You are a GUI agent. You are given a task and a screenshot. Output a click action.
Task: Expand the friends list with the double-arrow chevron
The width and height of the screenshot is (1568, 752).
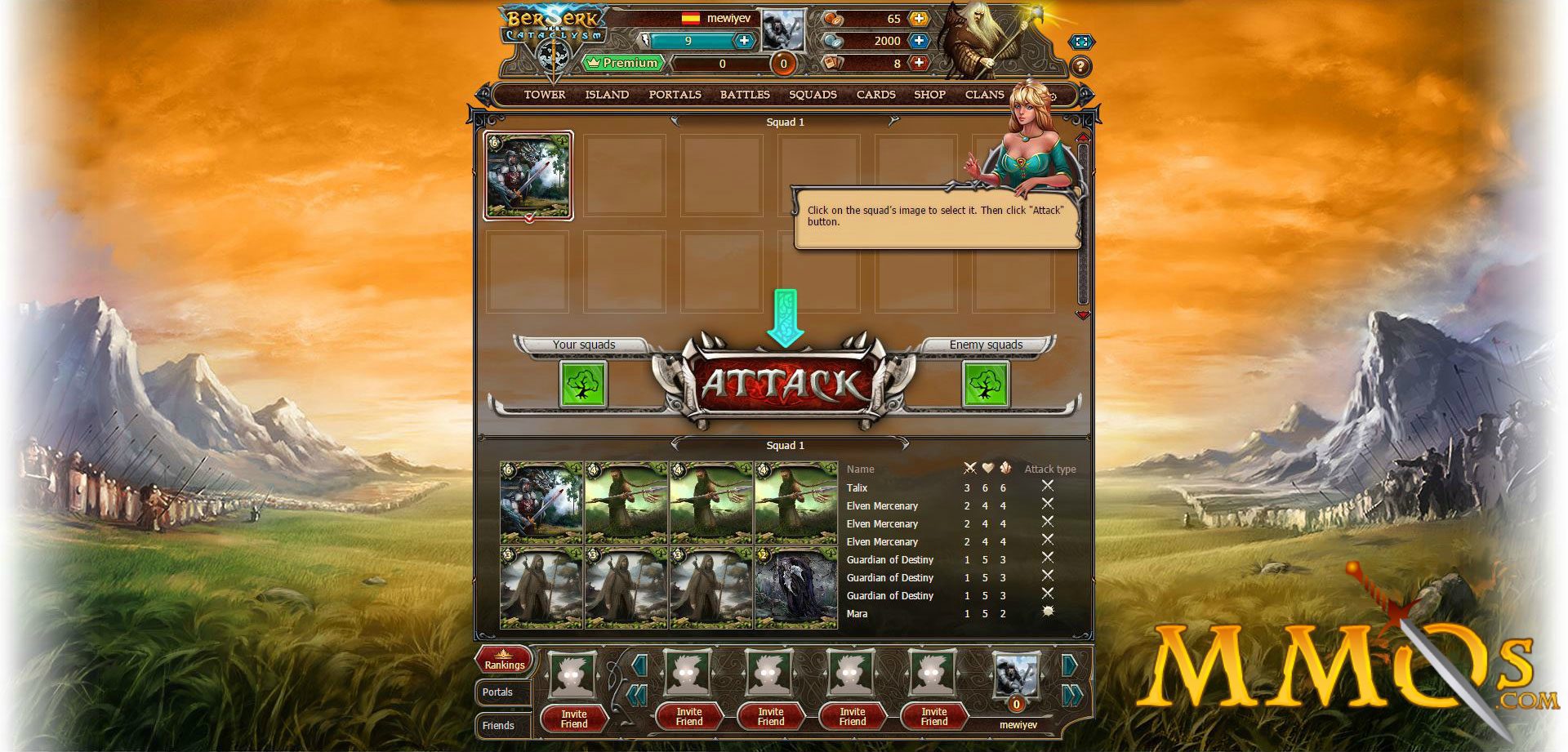tap(1072, 696)
